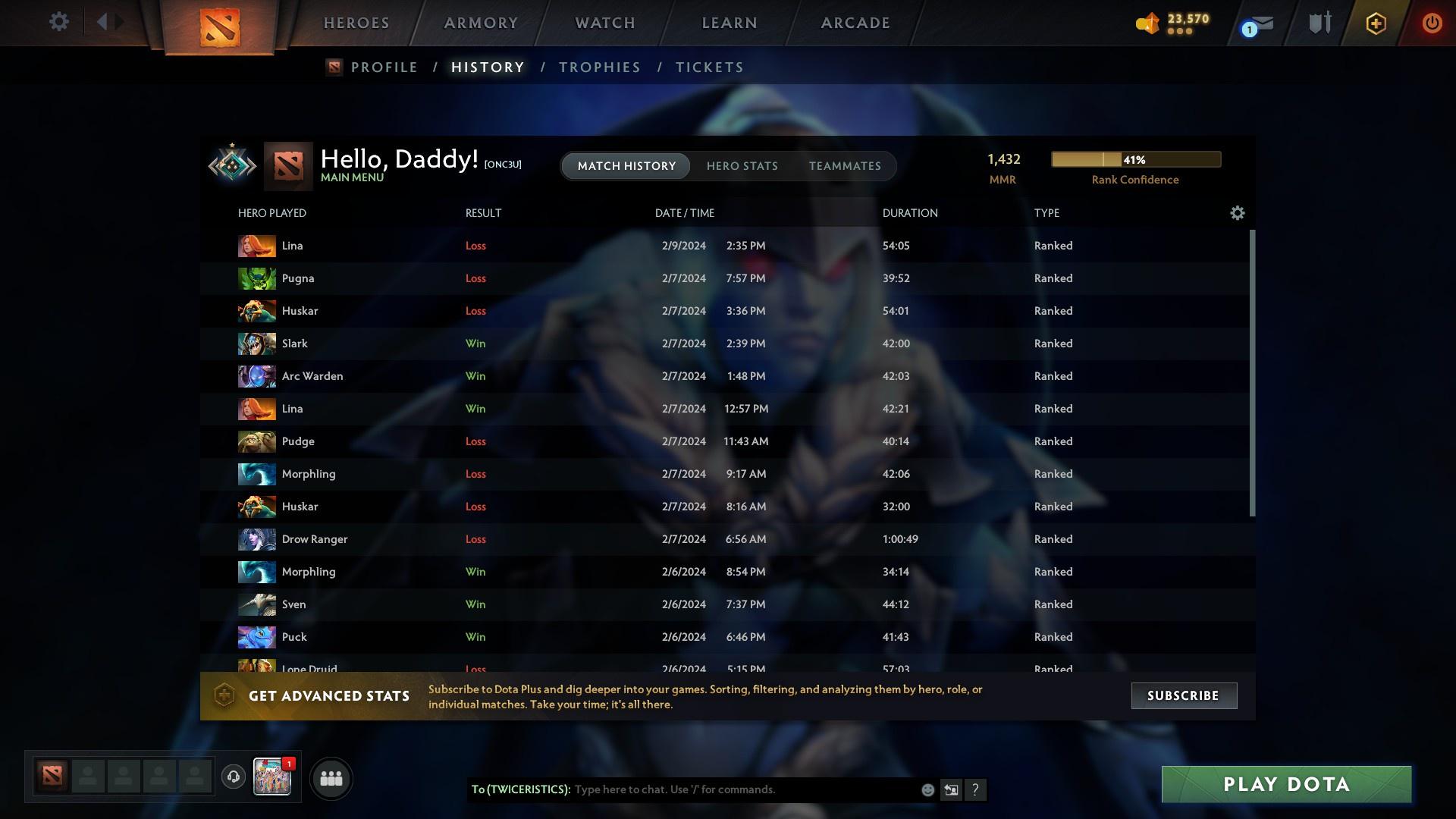Viewport: 1456px width, 819px height.
Task: Open the ARCADE menu
Action: click(855, 23)
